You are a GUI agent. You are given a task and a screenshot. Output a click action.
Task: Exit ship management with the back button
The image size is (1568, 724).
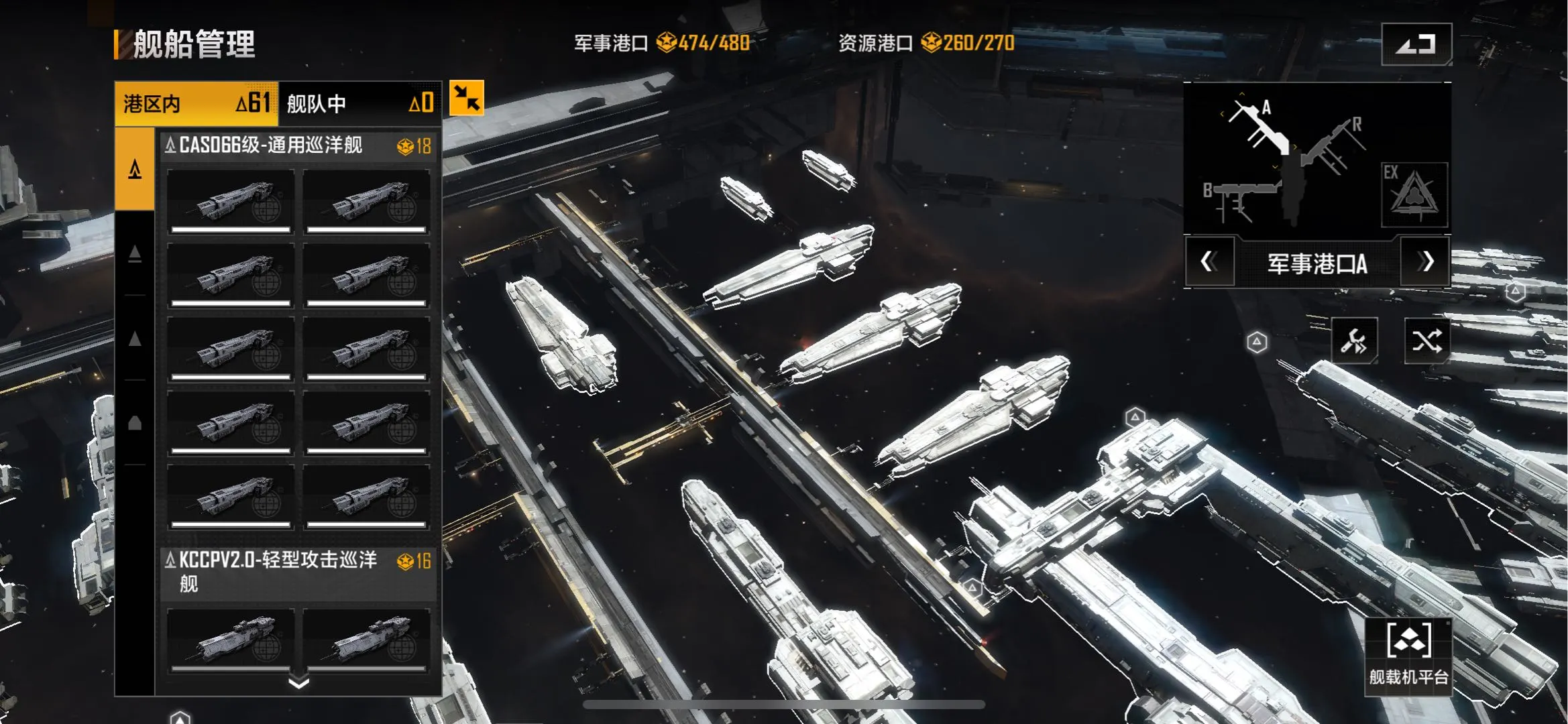coord(1416,44)
